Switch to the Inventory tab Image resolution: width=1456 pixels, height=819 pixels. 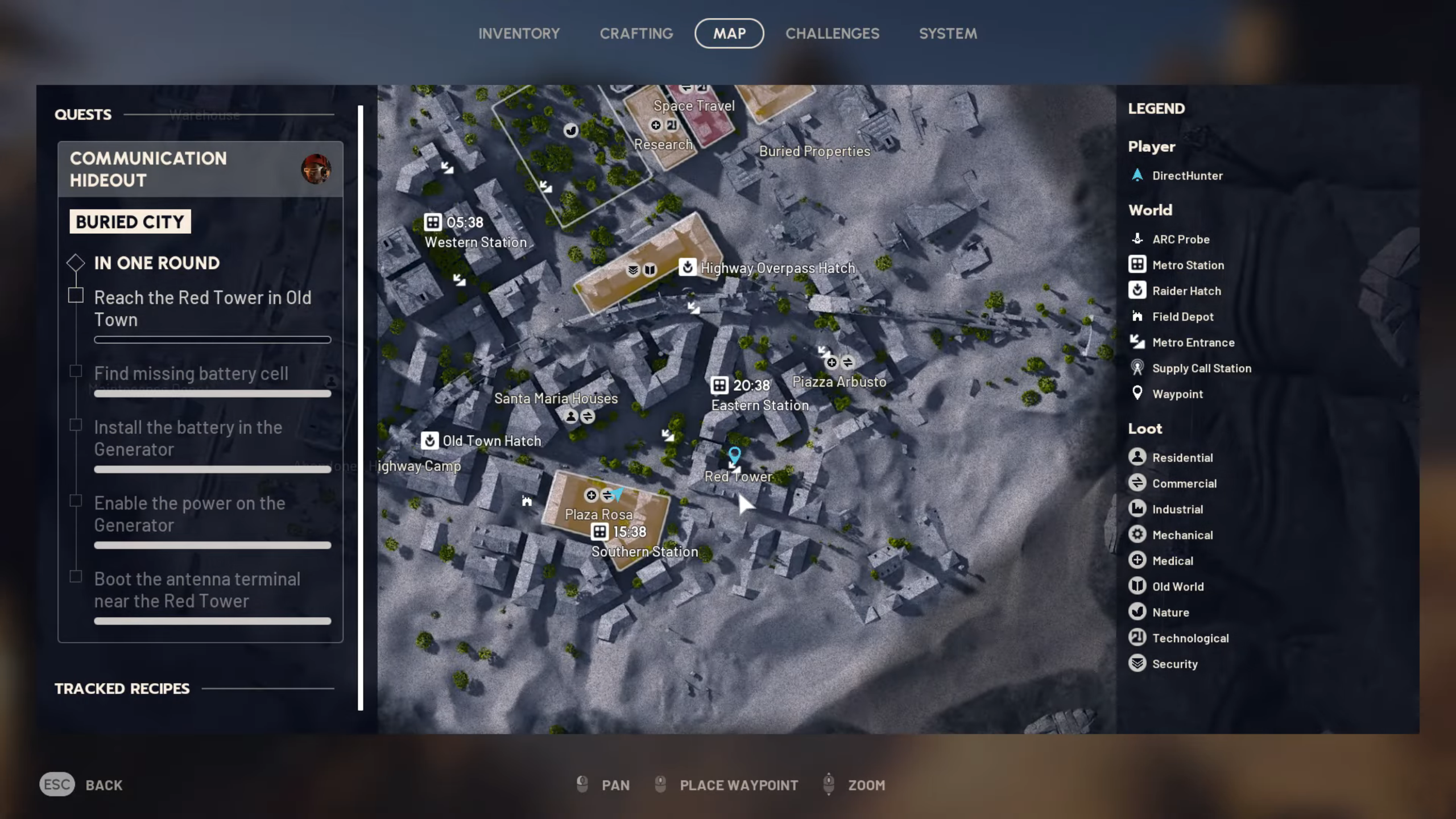pyautogui.click(x=518, y=33)
